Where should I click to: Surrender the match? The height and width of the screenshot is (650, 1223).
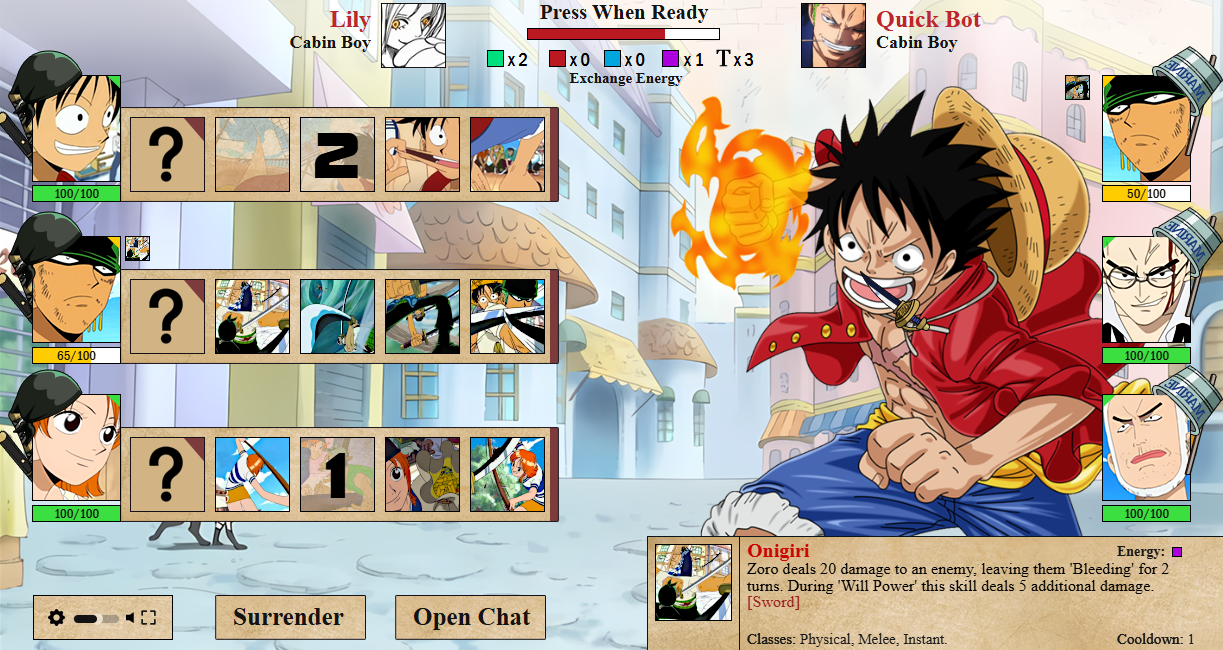click(289, 617)
